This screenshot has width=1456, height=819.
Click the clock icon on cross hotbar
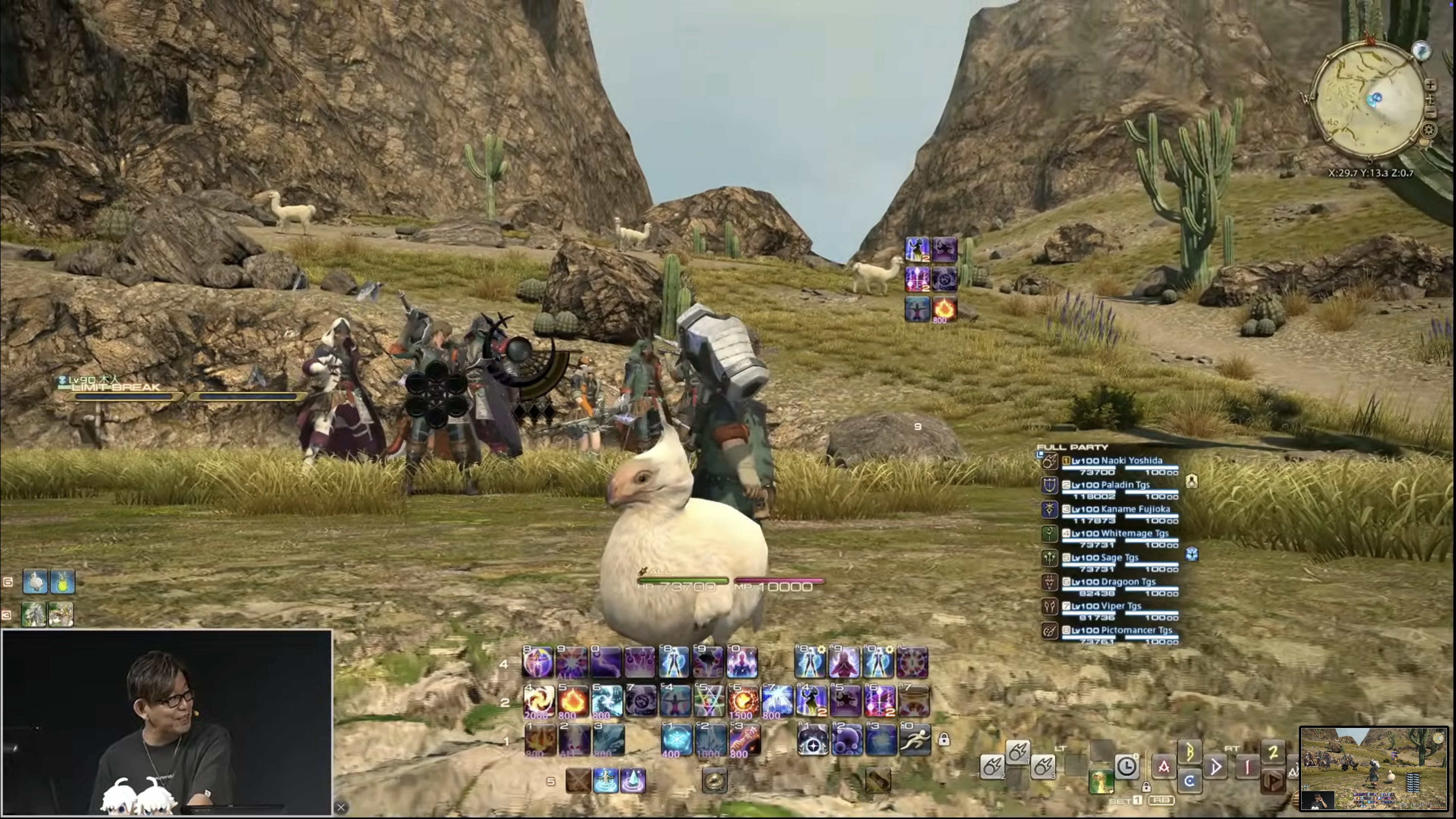pos(1126,766)
